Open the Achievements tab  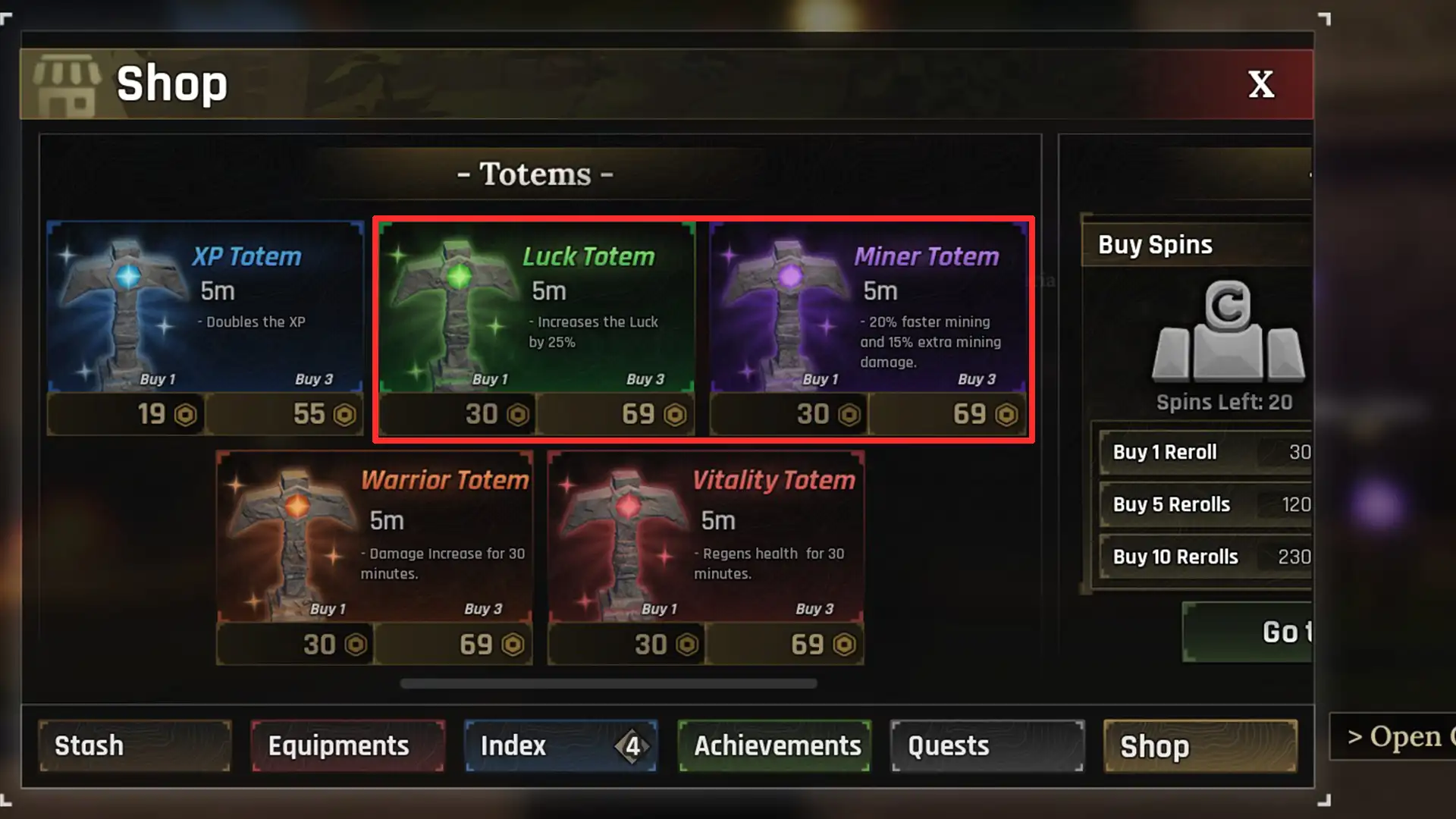(x=775, y=745)
